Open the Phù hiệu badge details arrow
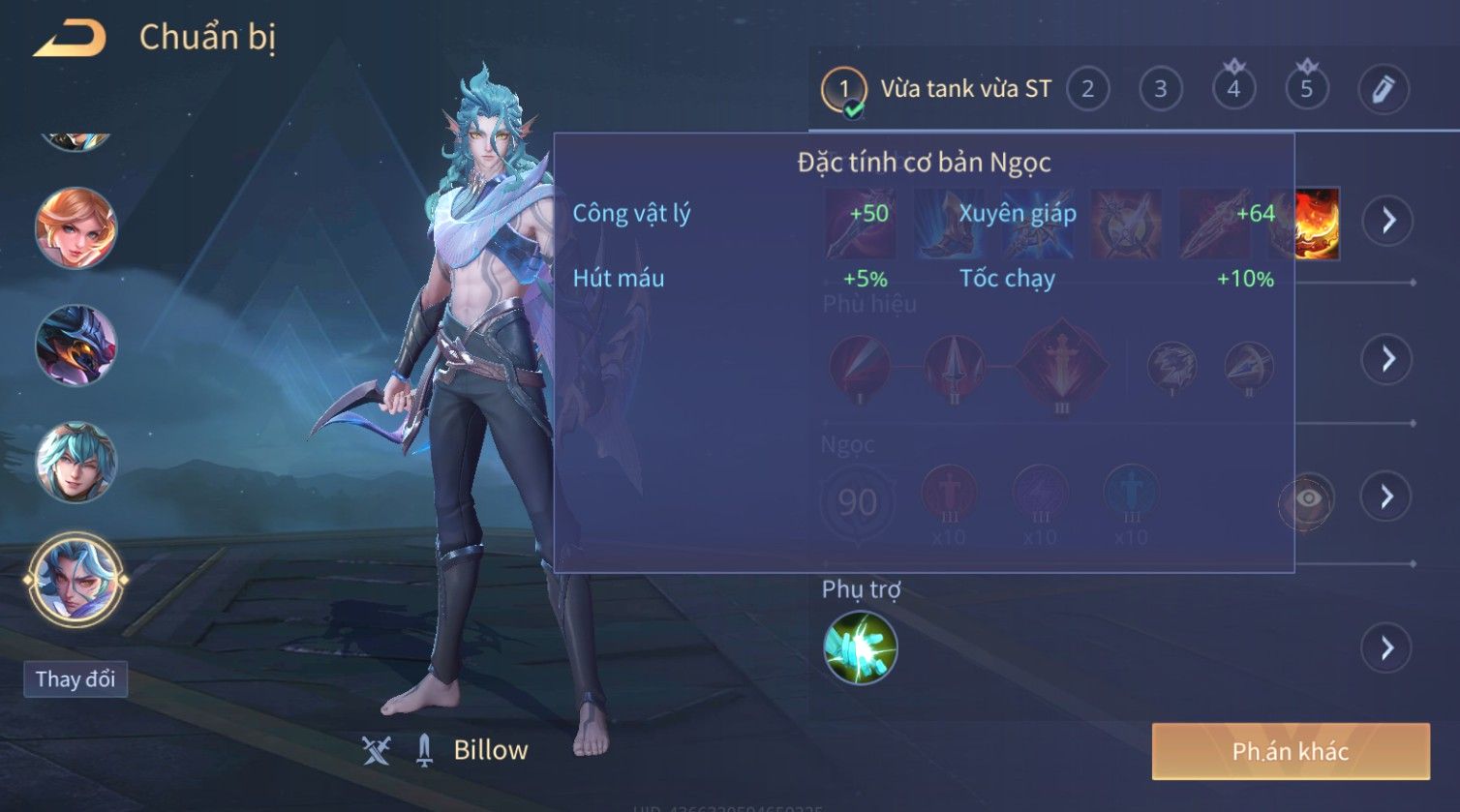This screenshot has height=812, width=1460. pyautogui.click(x=1388, y=359)
